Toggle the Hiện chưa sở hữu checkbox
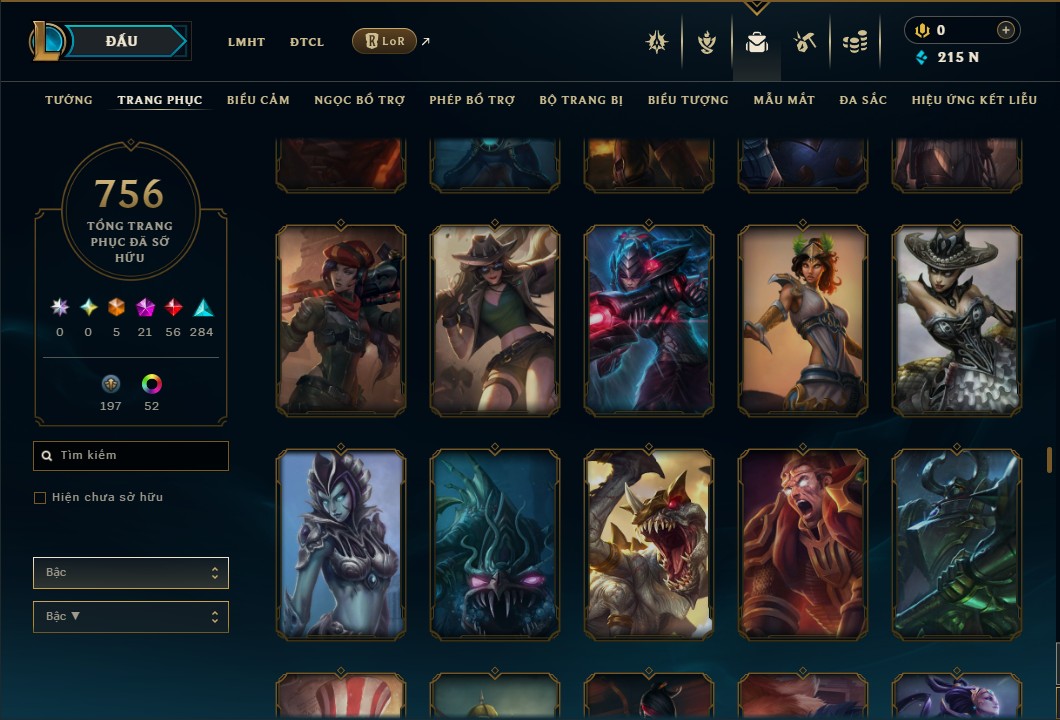Screen dimensions: 1060x720 coord(40,498)
